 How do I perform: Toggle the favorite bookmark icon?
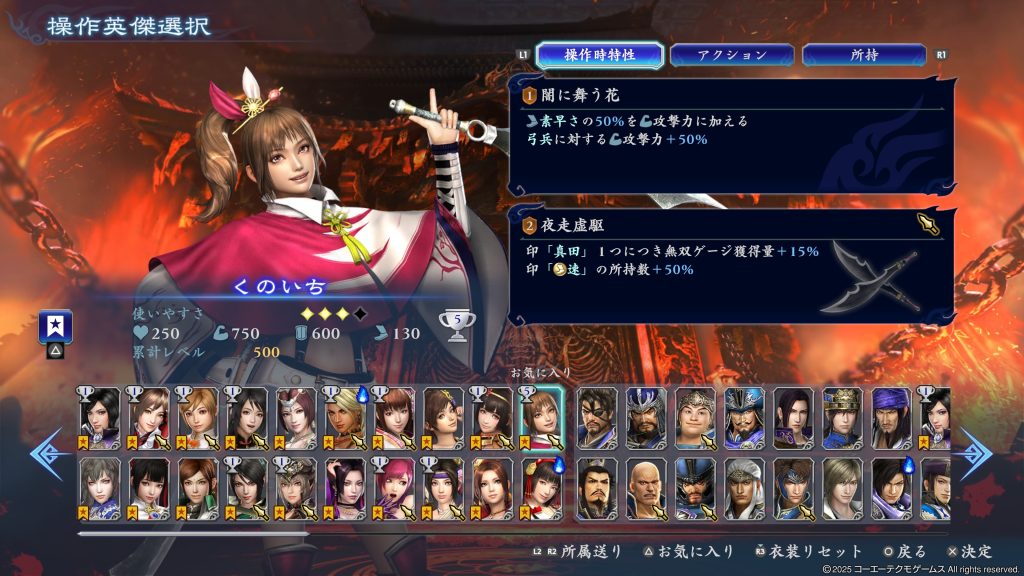coord(54,327)
